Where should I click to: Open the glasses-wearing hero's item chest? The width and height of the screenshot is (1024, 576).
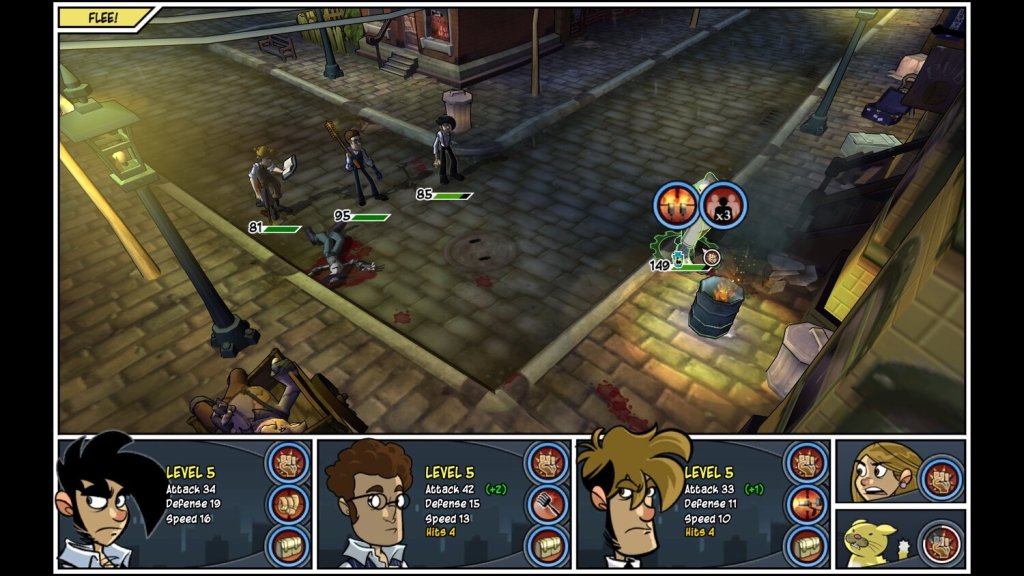click(x=548, y=546)
